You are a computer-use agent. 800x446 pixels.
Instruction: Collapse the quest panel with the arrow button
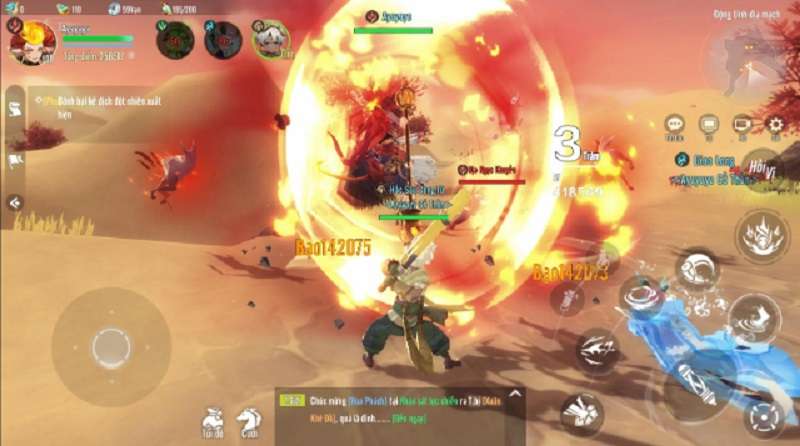coord(15,202)
